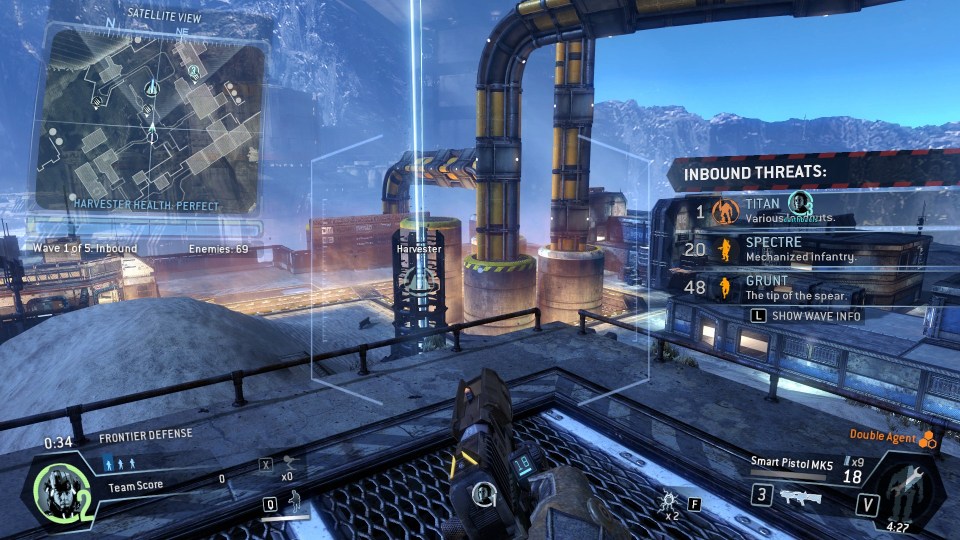Viewport: 960px width, 540px height.
Task: Click the pilot portrait hexagon icon
Action: click(61, 492)
